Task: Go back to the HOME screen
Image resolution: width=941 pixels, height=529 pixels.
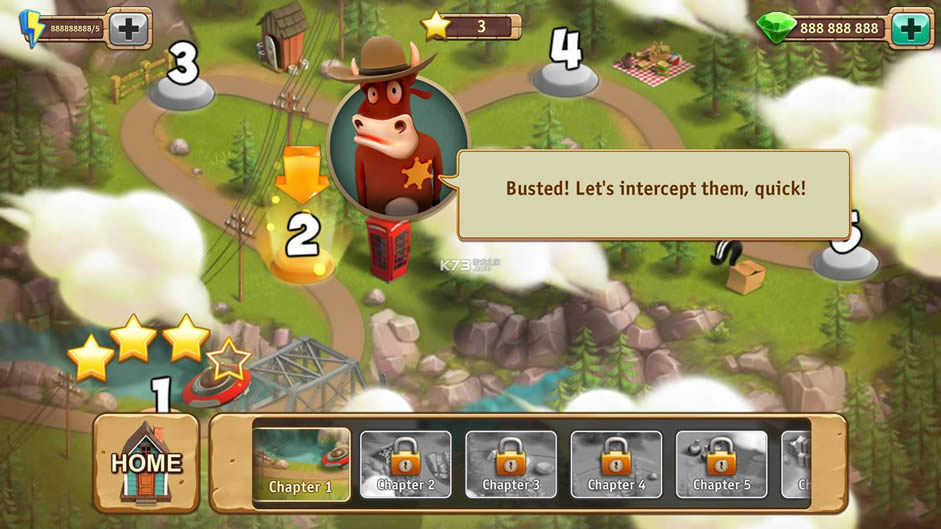Action: 147,462
